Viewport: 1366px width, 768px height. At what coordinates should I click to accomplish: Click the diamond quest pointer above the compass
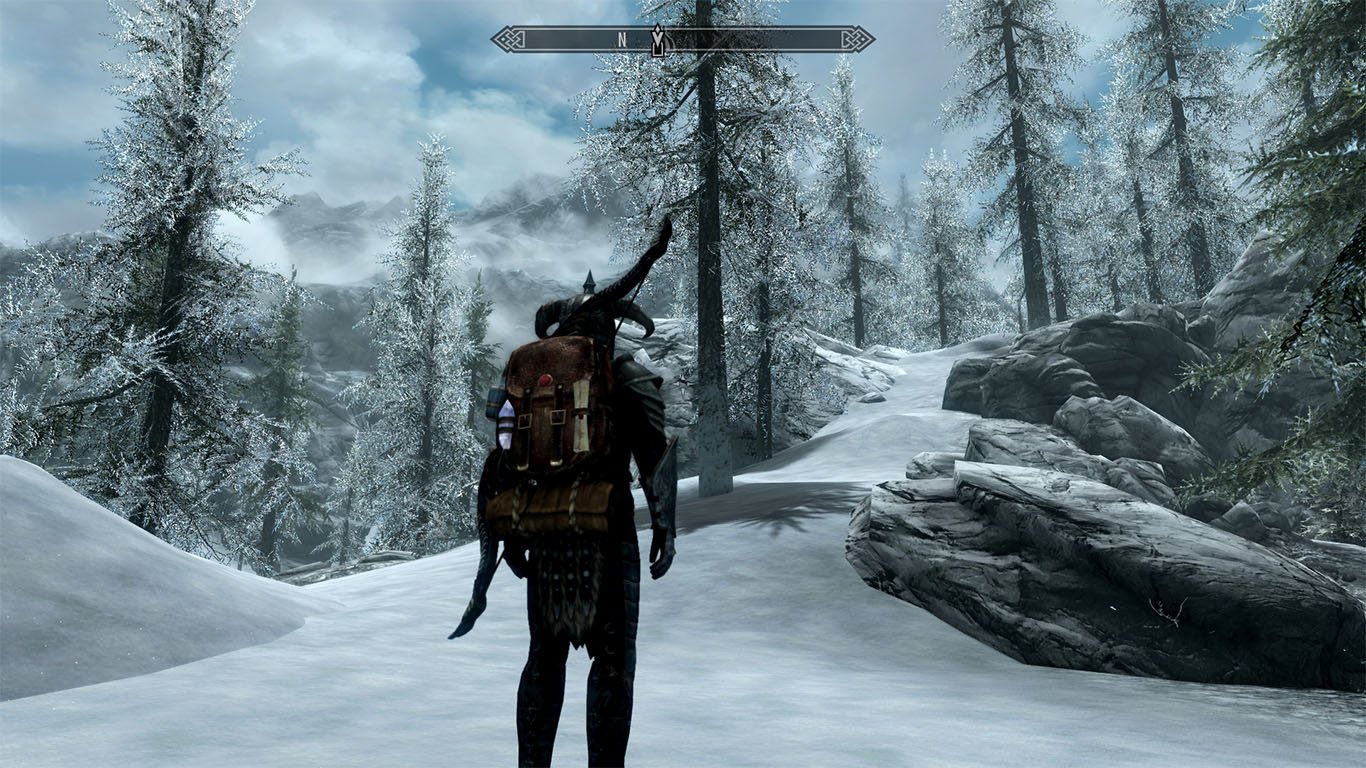[x=658, y=28]
